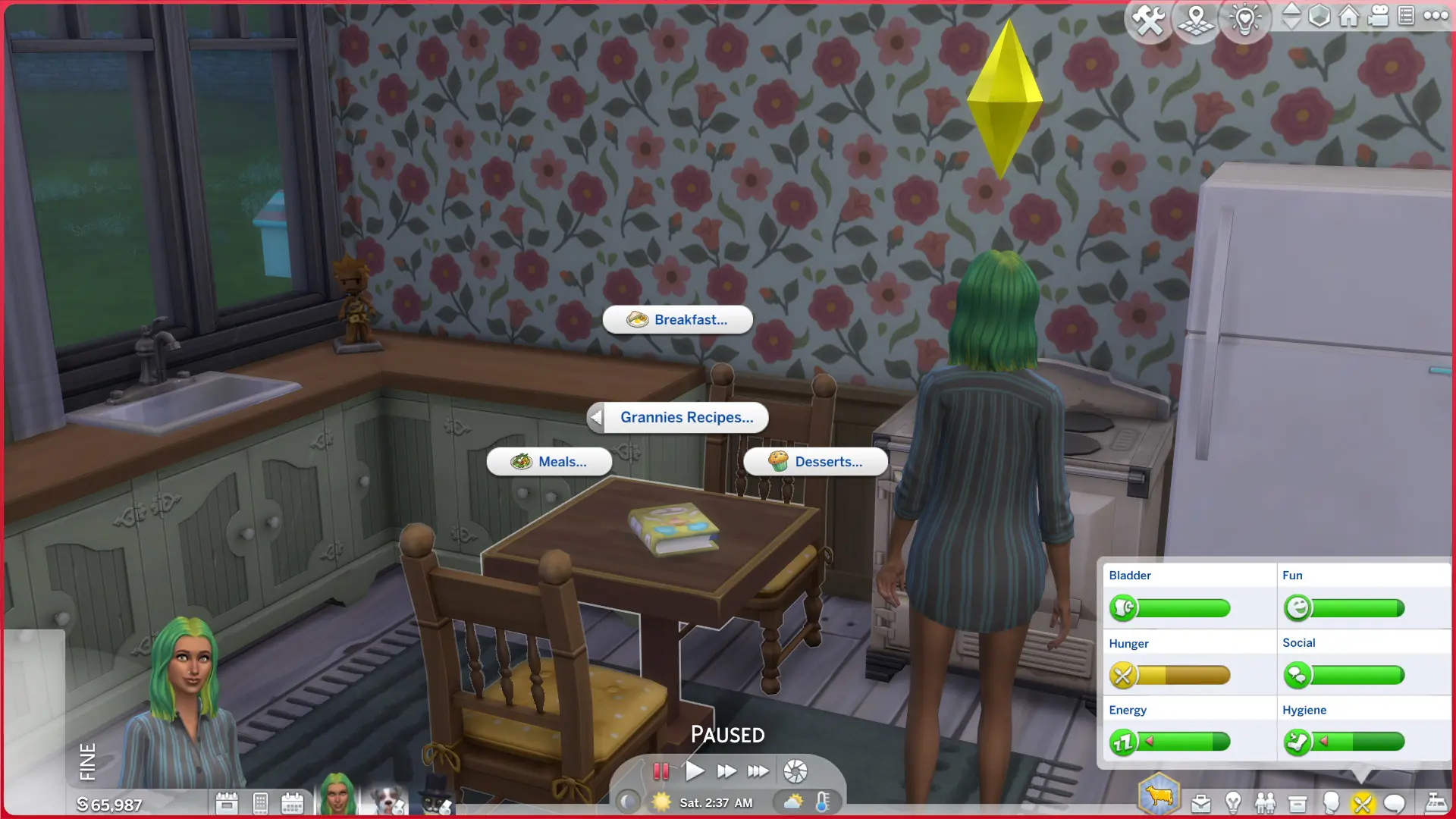Expand the Grannies Recipes submenu
This screenshot has width=1456, height=819.
pyautogui.click(x=677, y=417)
